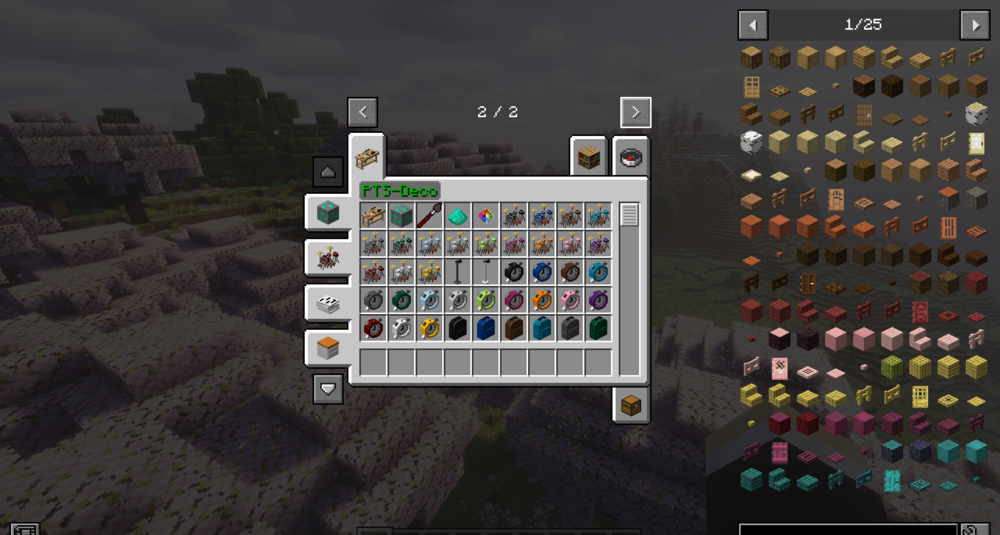
Task: Click the down arrow below side tabs
Action: 328,387
